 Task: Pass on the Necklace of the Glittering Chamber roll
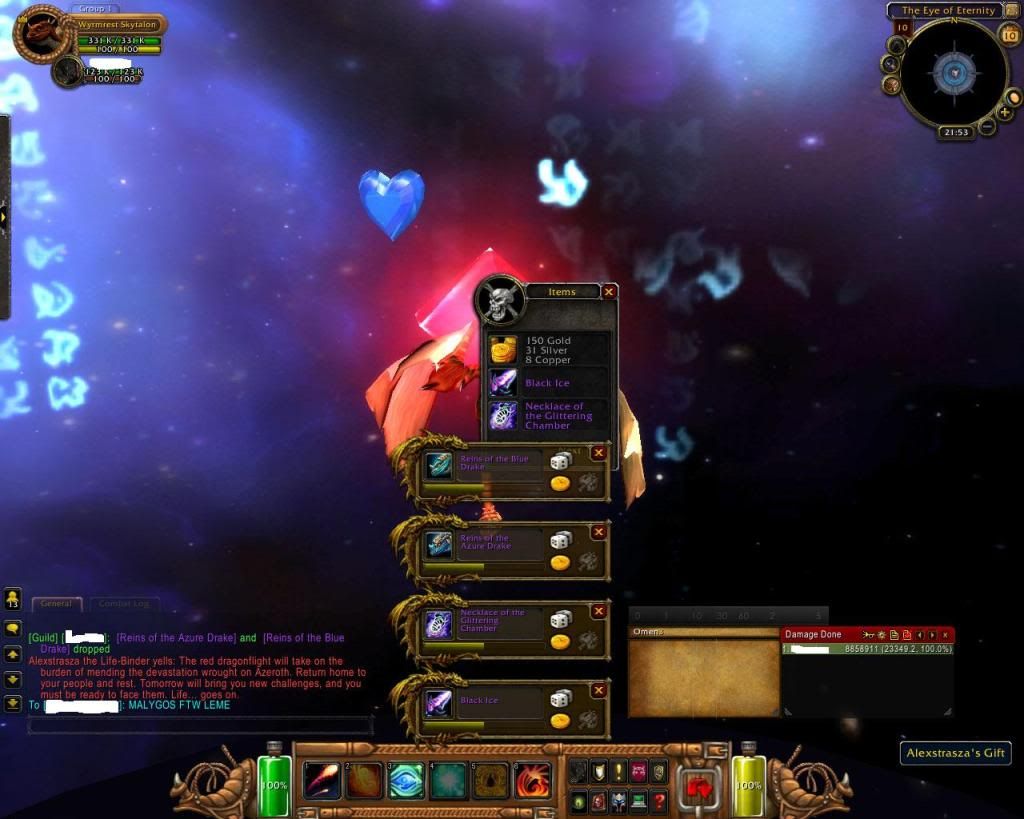click(599, 611)
